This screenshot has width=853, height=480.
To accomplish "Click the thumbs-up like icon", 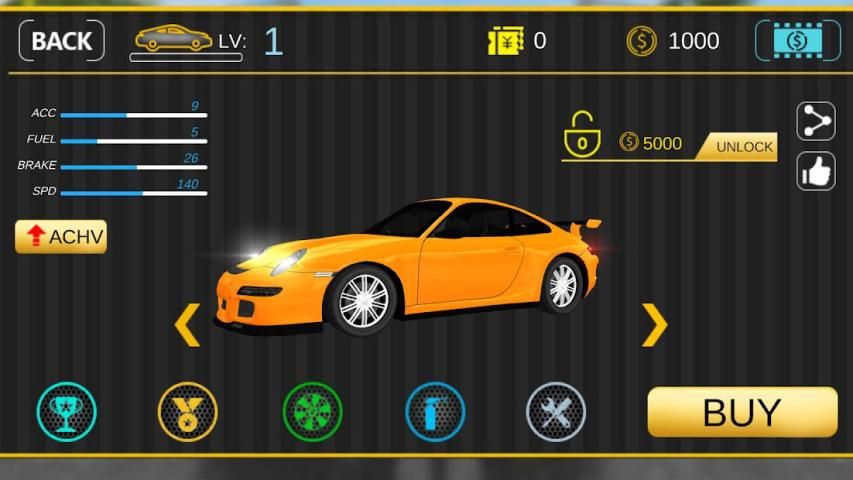I will (816, 171).
